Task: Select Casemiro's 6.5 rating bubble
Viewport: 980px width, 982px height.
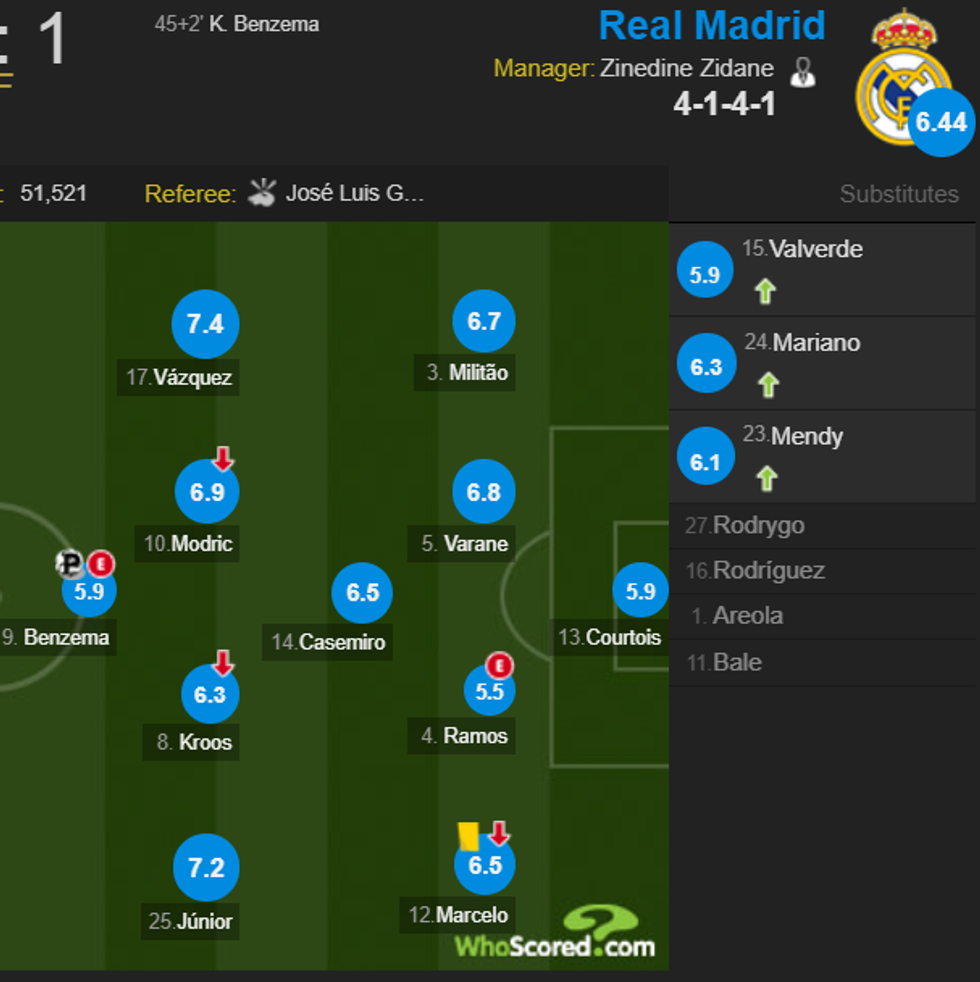Action: pyautogui.click(x=362, y=592)
